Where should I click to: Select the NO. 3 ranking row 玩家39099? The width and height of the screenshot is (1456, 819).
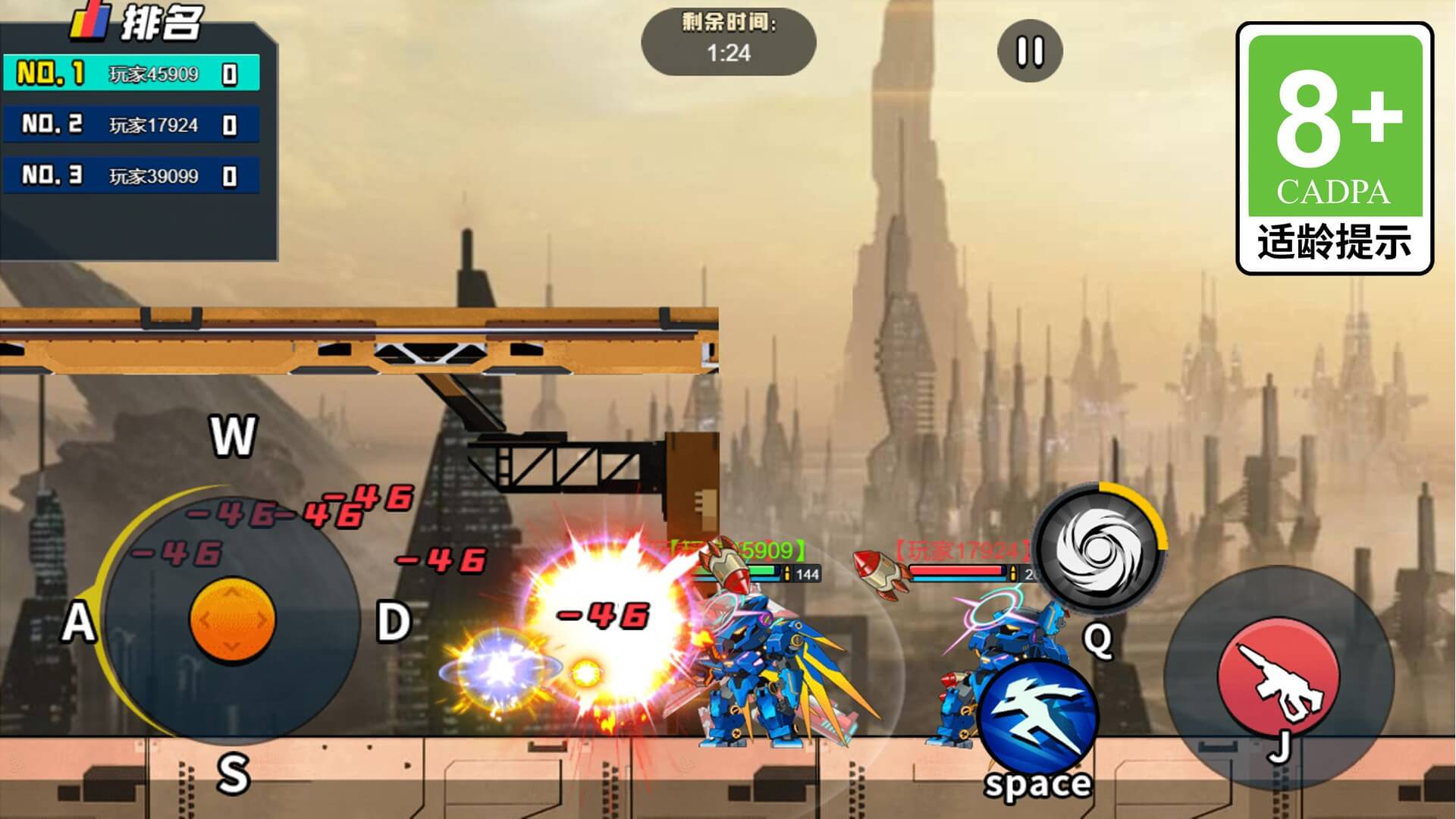[x=130, y=176]
